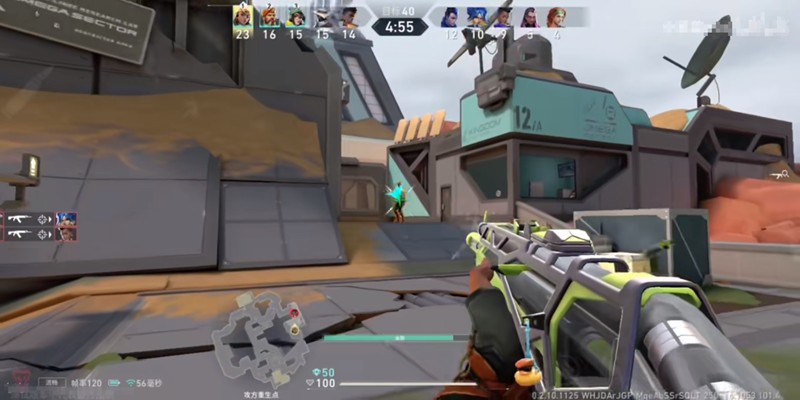Select the ally portrait scoring 16
Image resolution: width=800 pixels, height=400 pixels.
click(269, 16)
